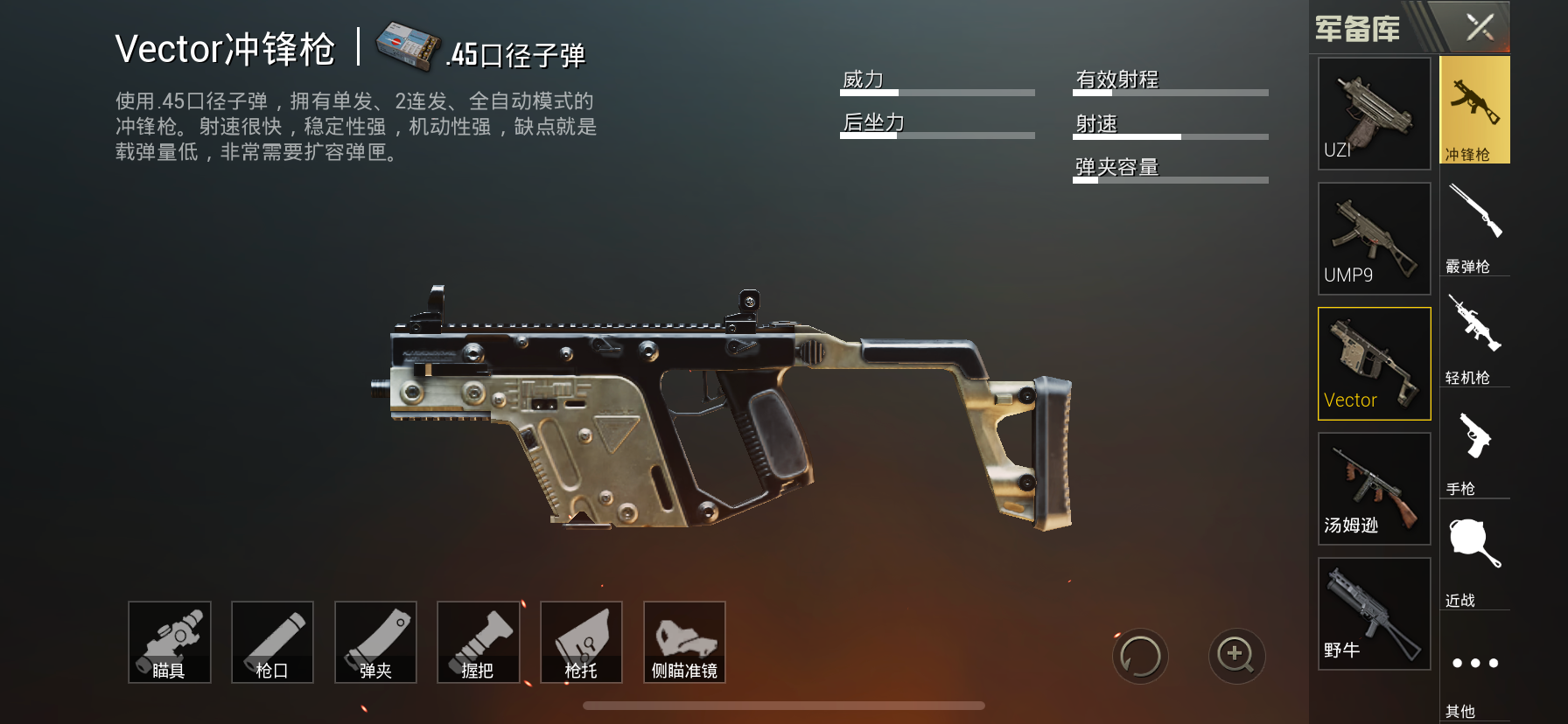This screenshot has width=1568, height=724.
Task: Open the 轻机枪 light machine gun category
Action: tap(1474, 338)
